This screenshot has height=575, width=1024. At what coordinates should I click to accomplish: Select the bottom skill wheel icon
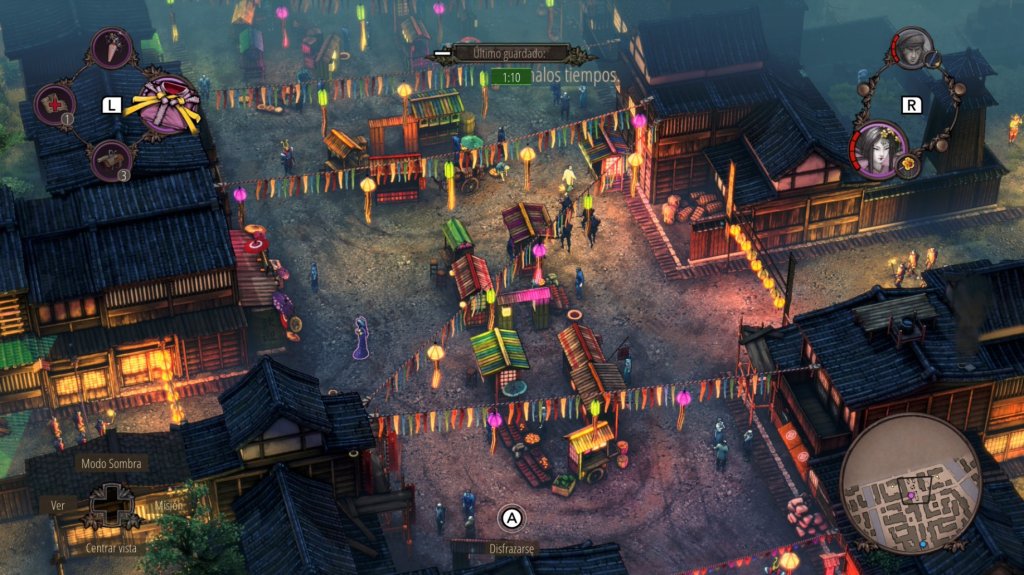tap(111, 160)
